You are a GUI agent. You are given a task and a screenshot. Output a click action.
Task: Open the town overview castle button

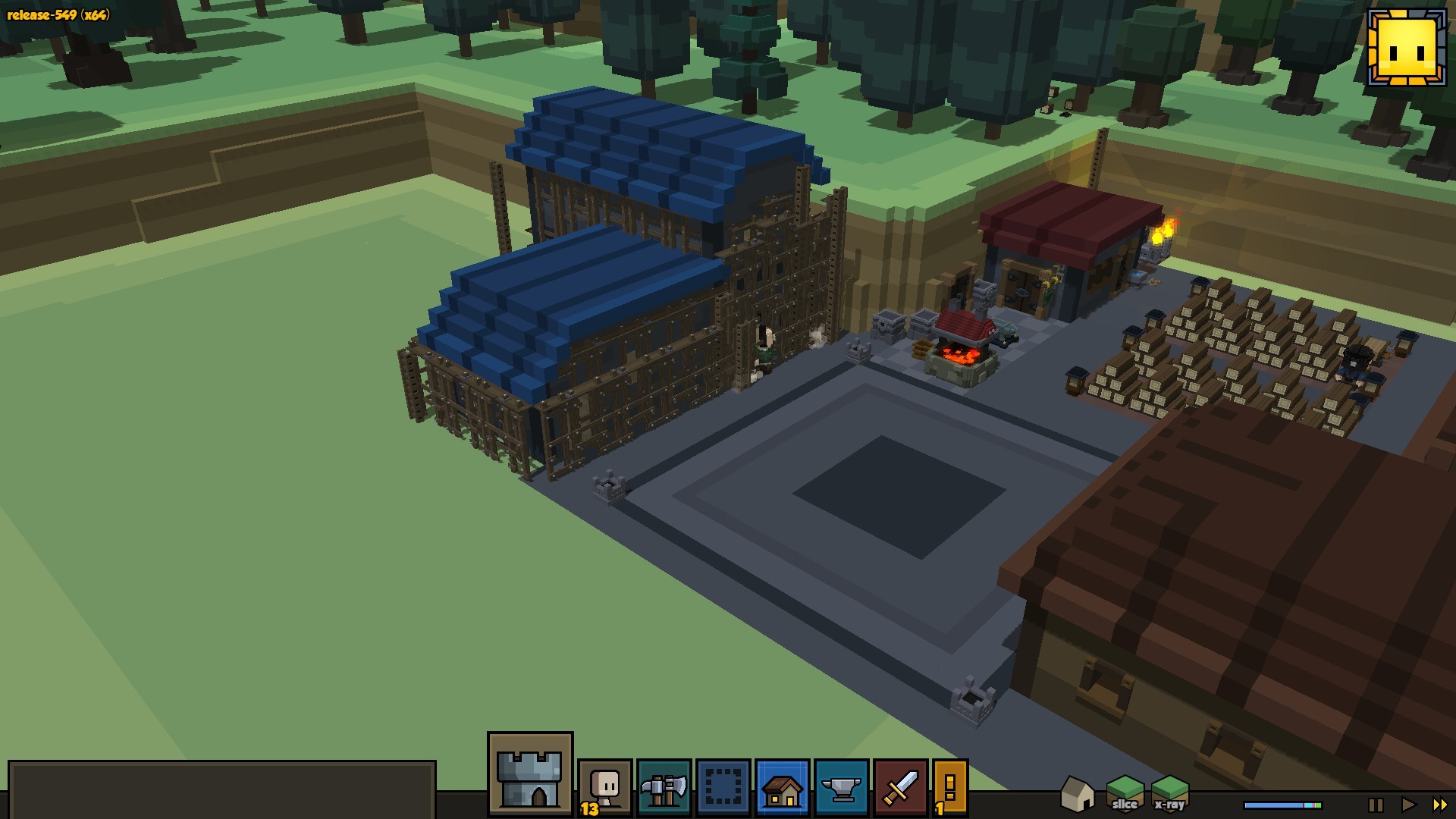pos(530,773)
